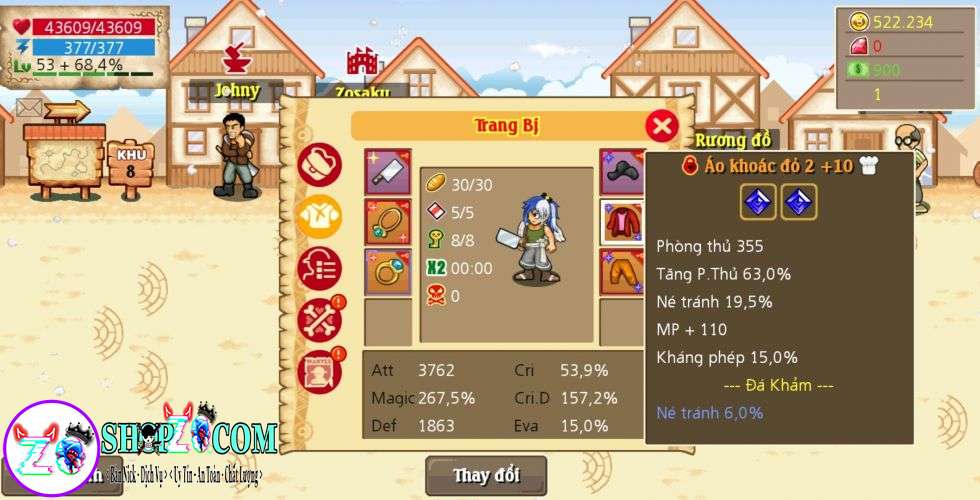Select the red jacket equipment slot
Screen dimensions: 980x500
[621, 221]
